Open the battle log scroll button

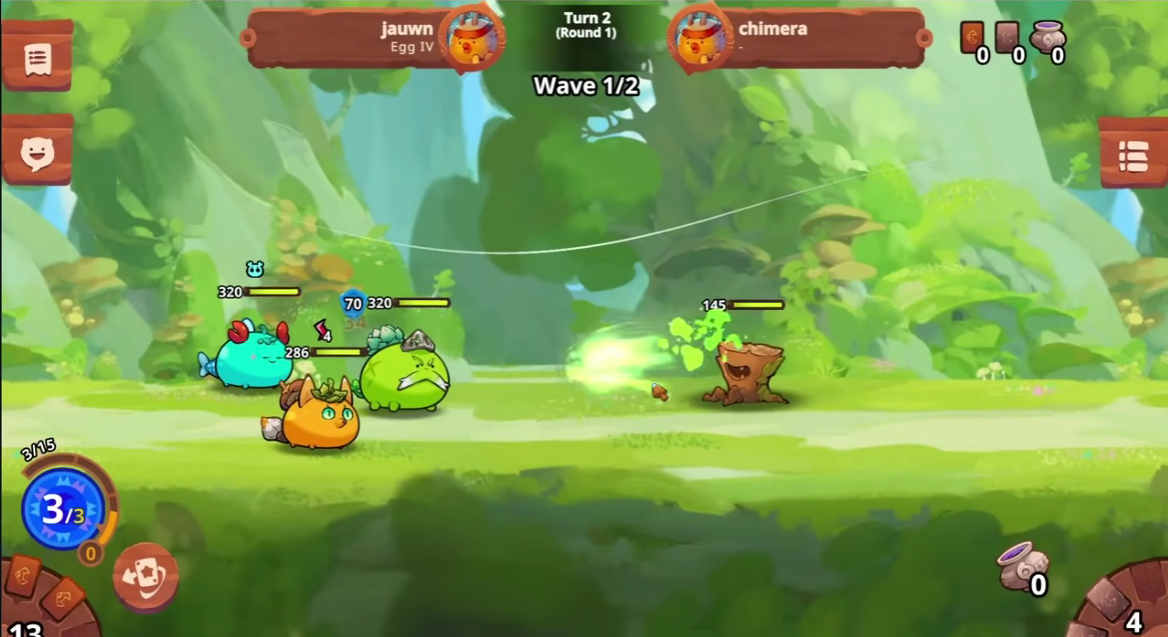(x=37, y=59)
